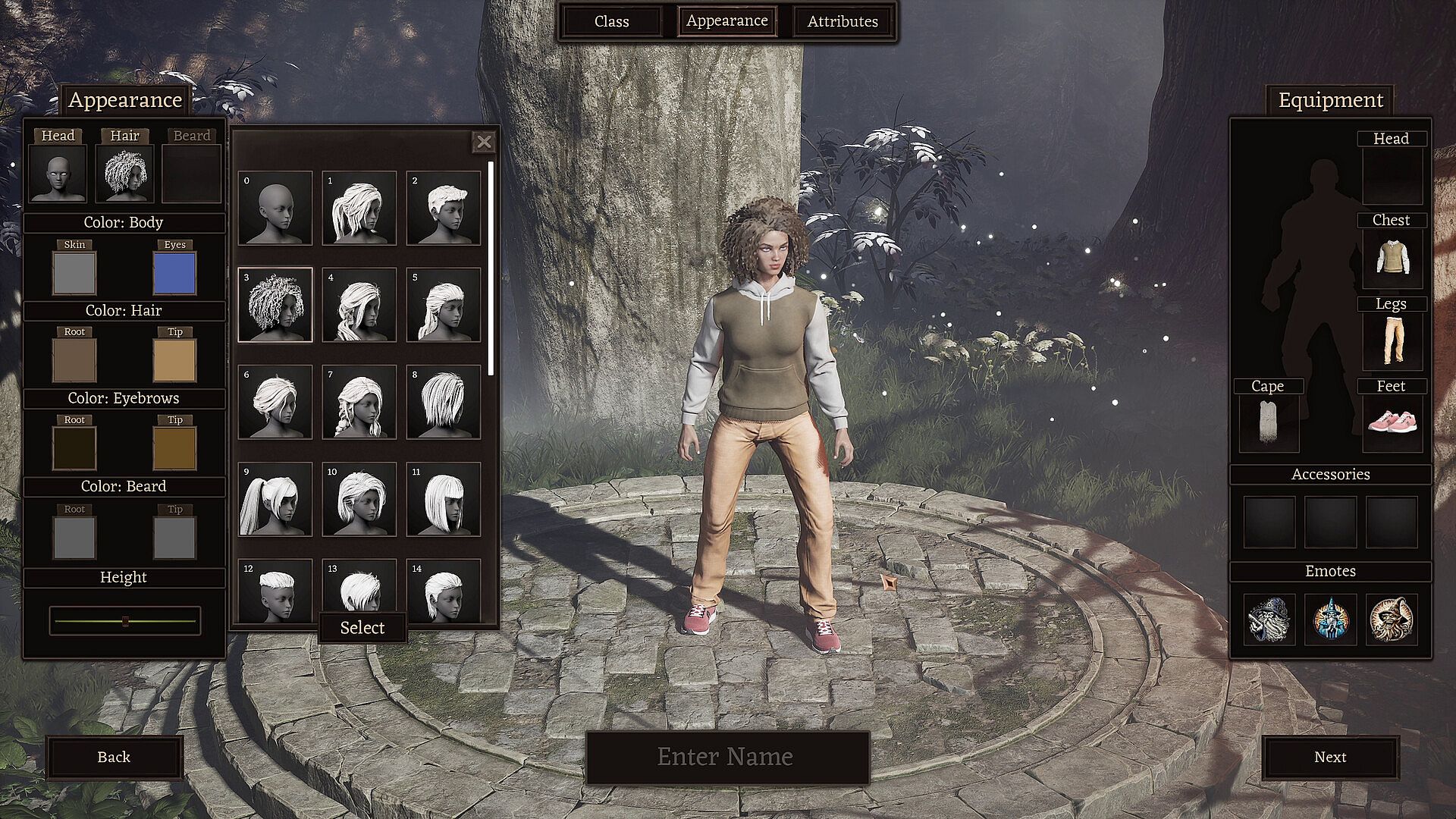Click the Enter Name field
Screen dimensions: 1456x819
[726, 757]
